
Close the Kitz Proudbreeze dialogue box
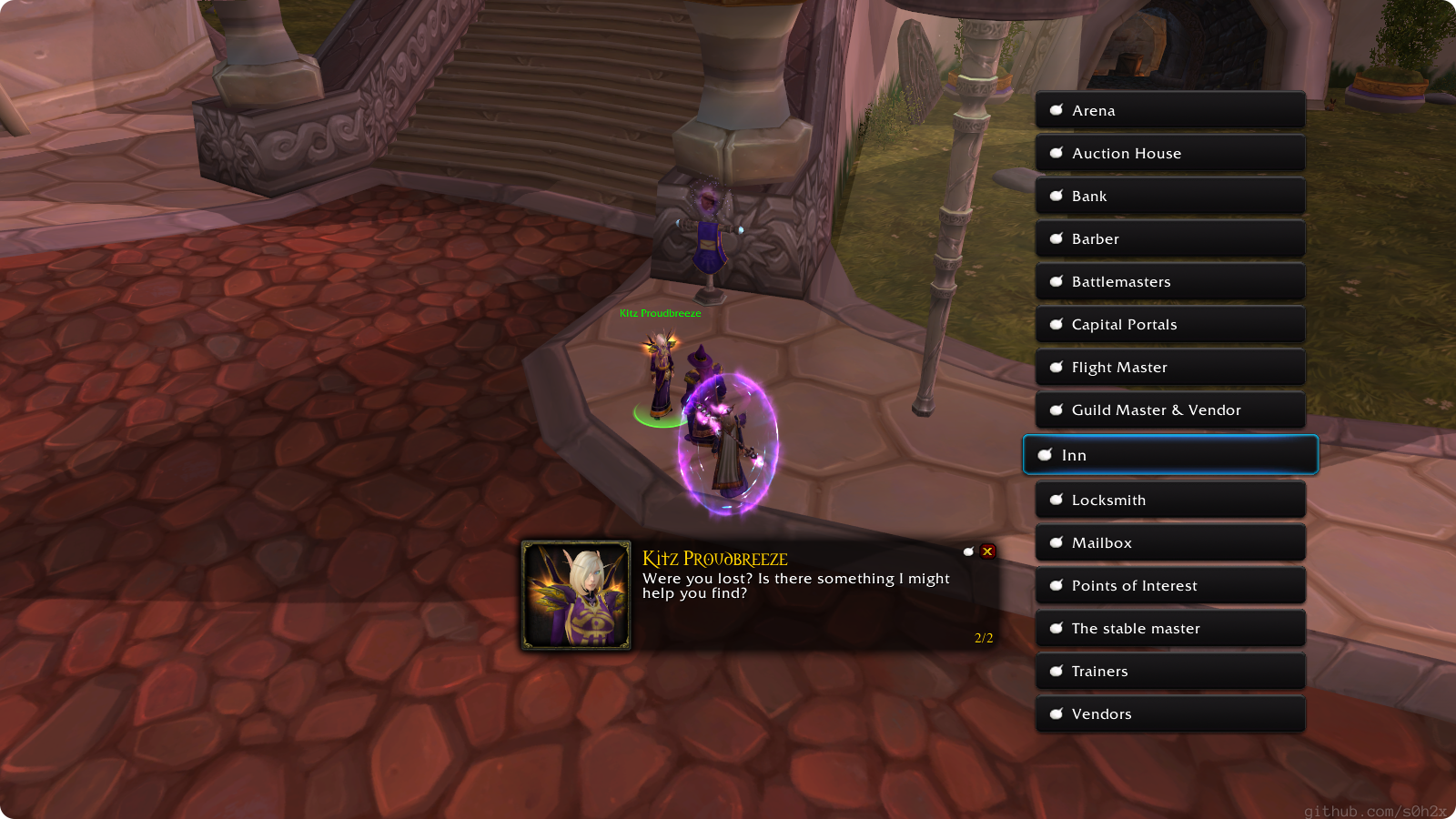pyautogui.click(x=987, y=551)
